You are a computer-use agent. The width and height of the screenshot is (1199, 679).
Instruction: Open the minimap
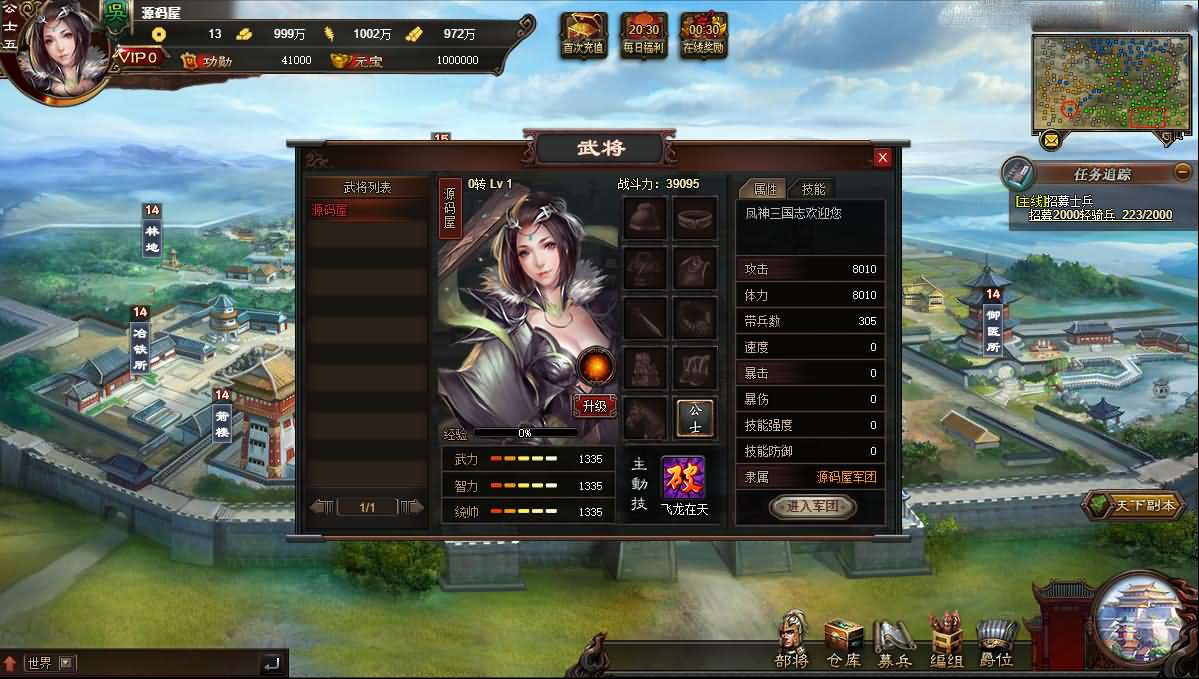1111,82
